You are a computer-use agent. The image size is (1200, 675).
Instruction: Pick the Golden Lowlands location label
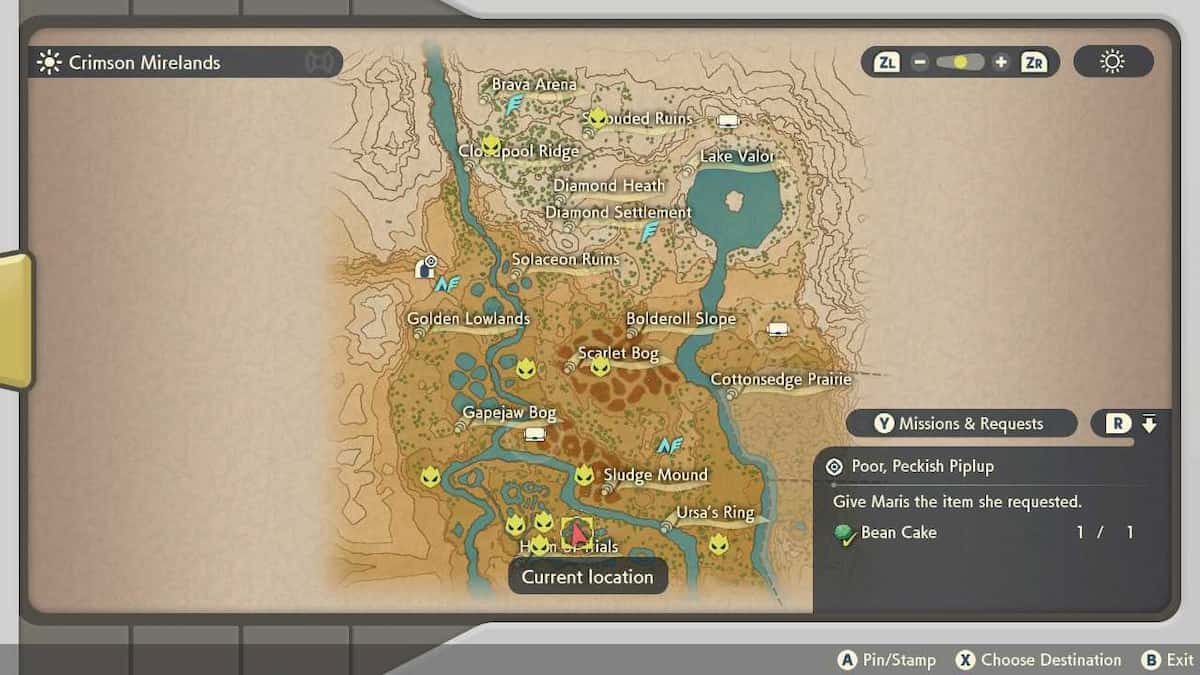click(468, 319)
